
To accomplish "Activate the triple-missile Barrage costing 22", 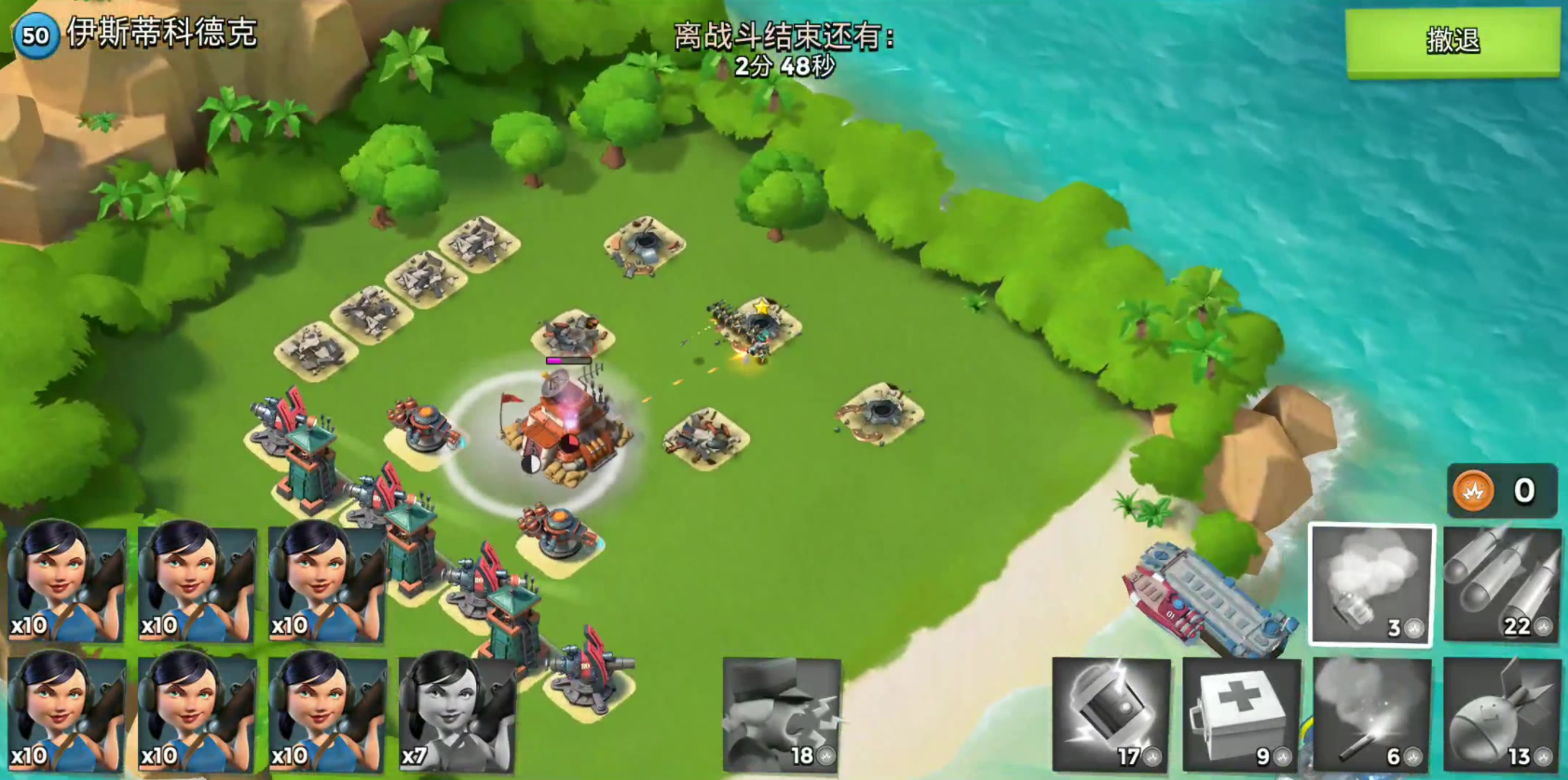I will click(1501, 584).
